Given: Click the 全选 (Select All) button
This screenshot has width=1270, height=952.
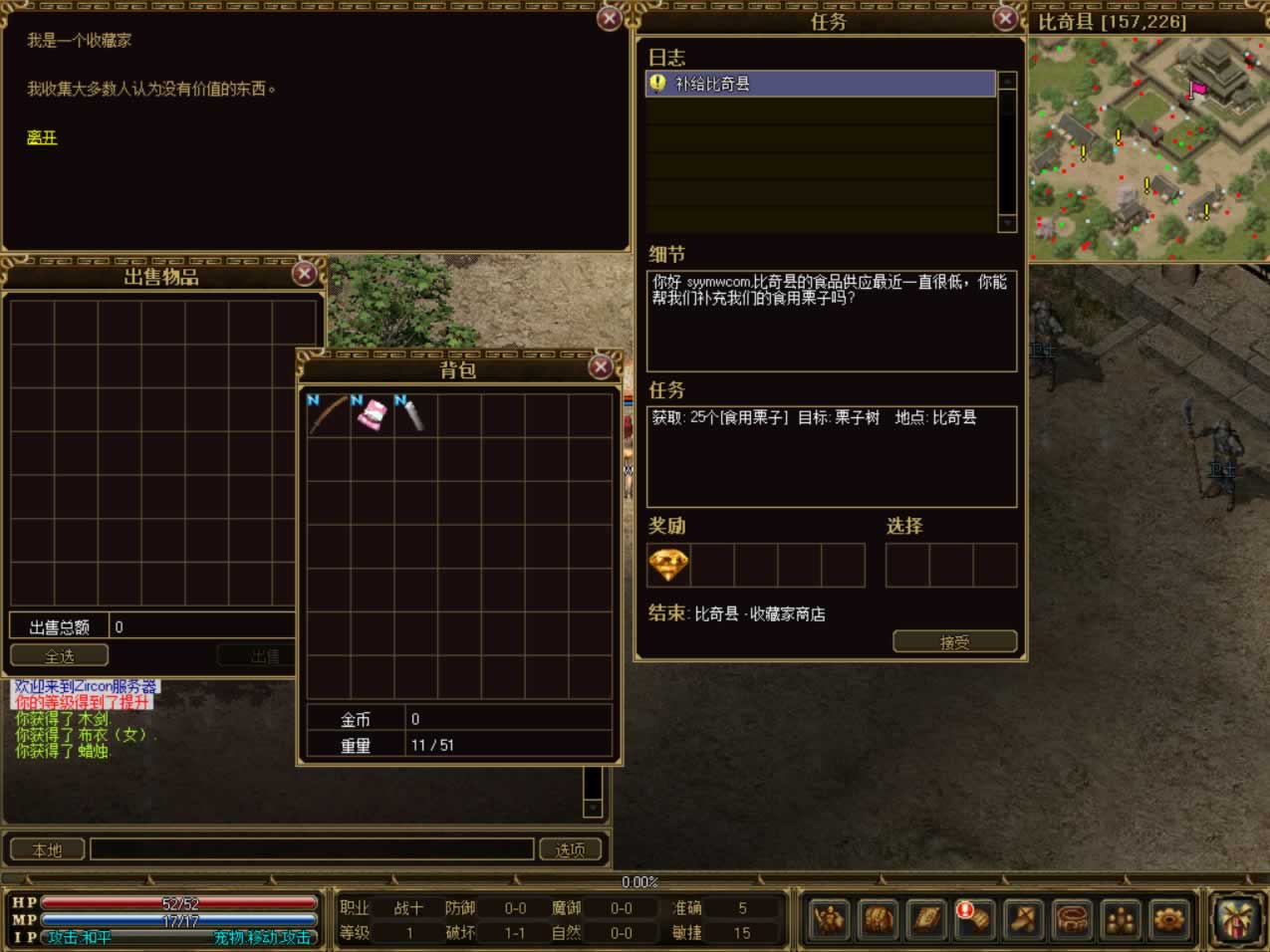Looking at the screenshot, I should [59, 656].
